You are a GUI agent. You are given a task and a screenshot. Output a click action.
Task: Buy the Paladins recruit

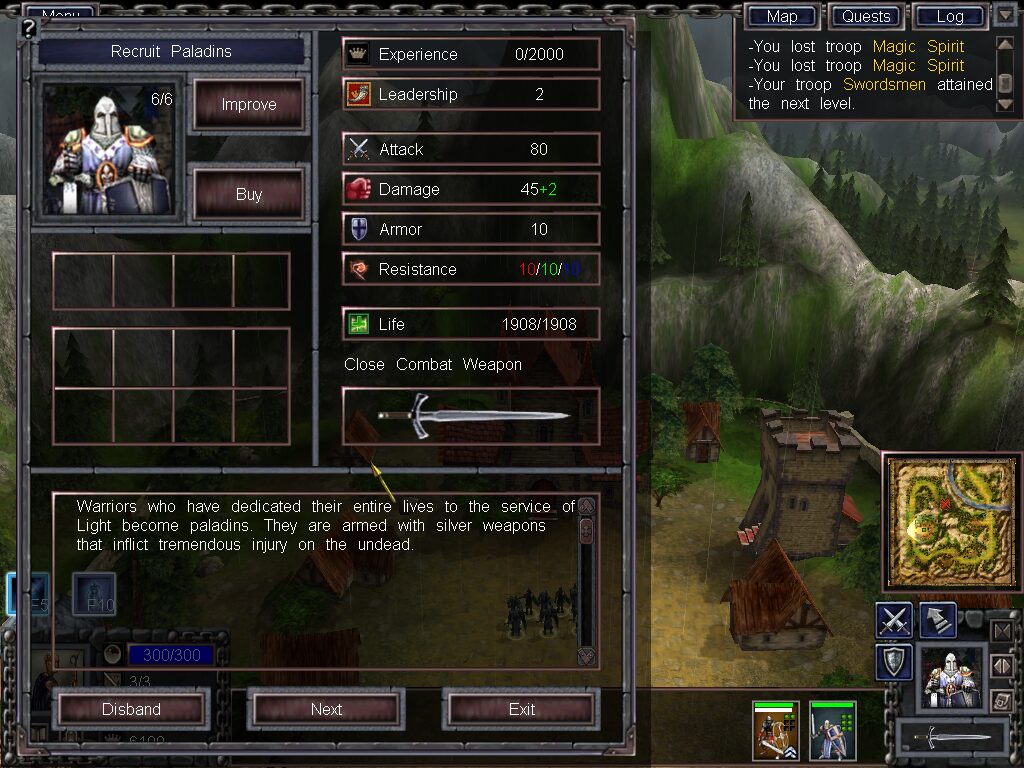248,194
